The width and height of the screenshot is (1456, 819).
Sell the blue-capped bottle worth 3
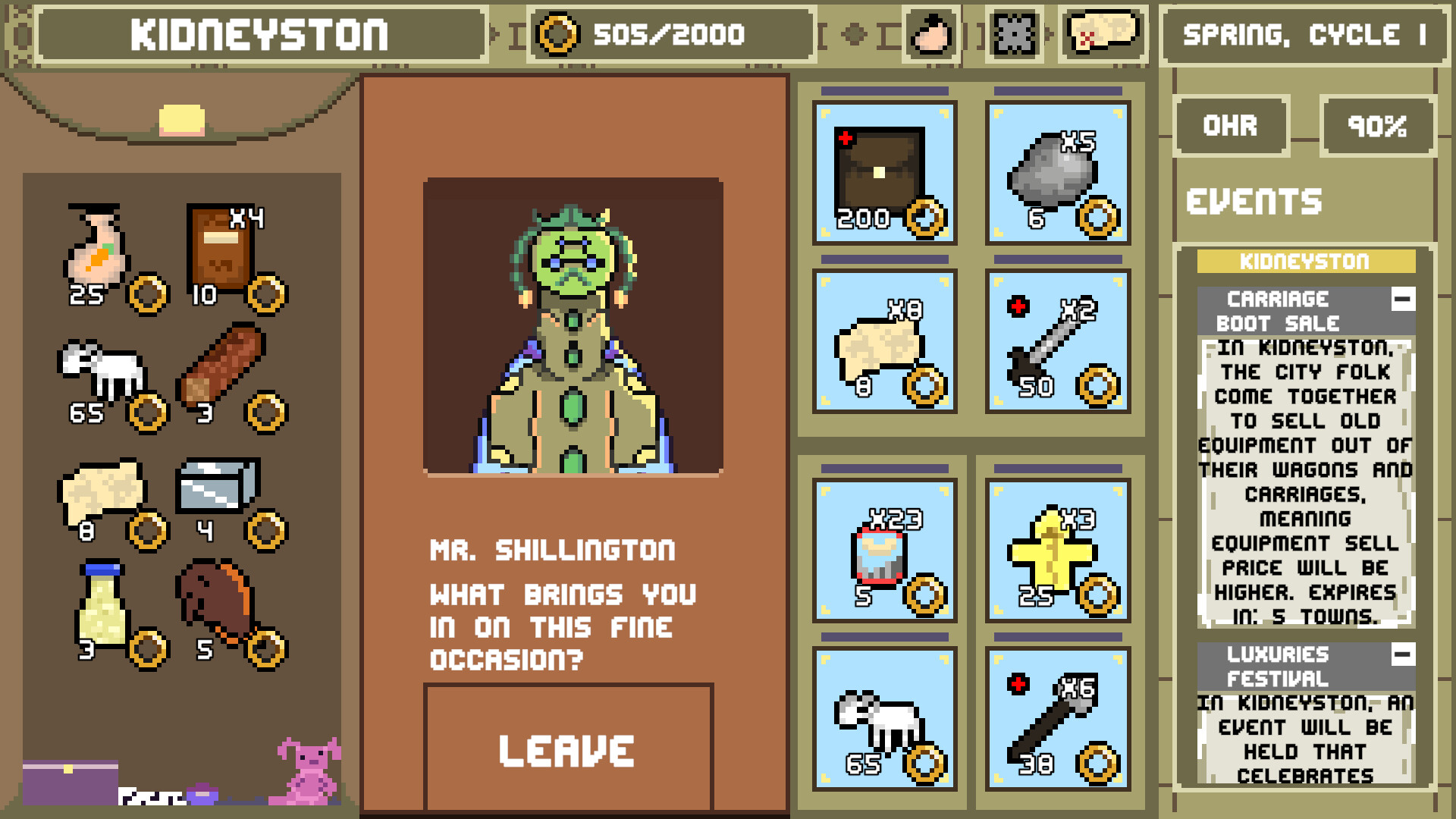[x=102, y=607]
